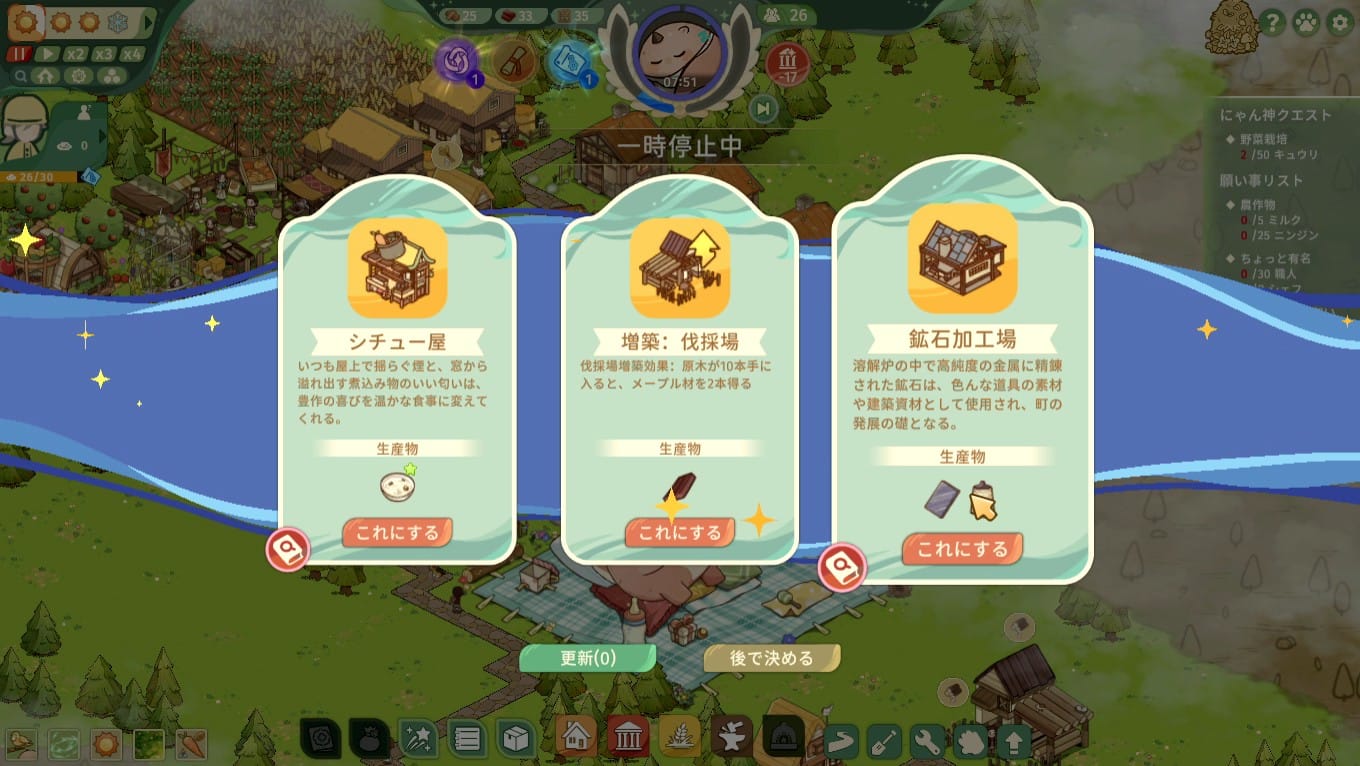Select the anvil crafting build category
The image size is (1360, 766).
coord(731,739)
